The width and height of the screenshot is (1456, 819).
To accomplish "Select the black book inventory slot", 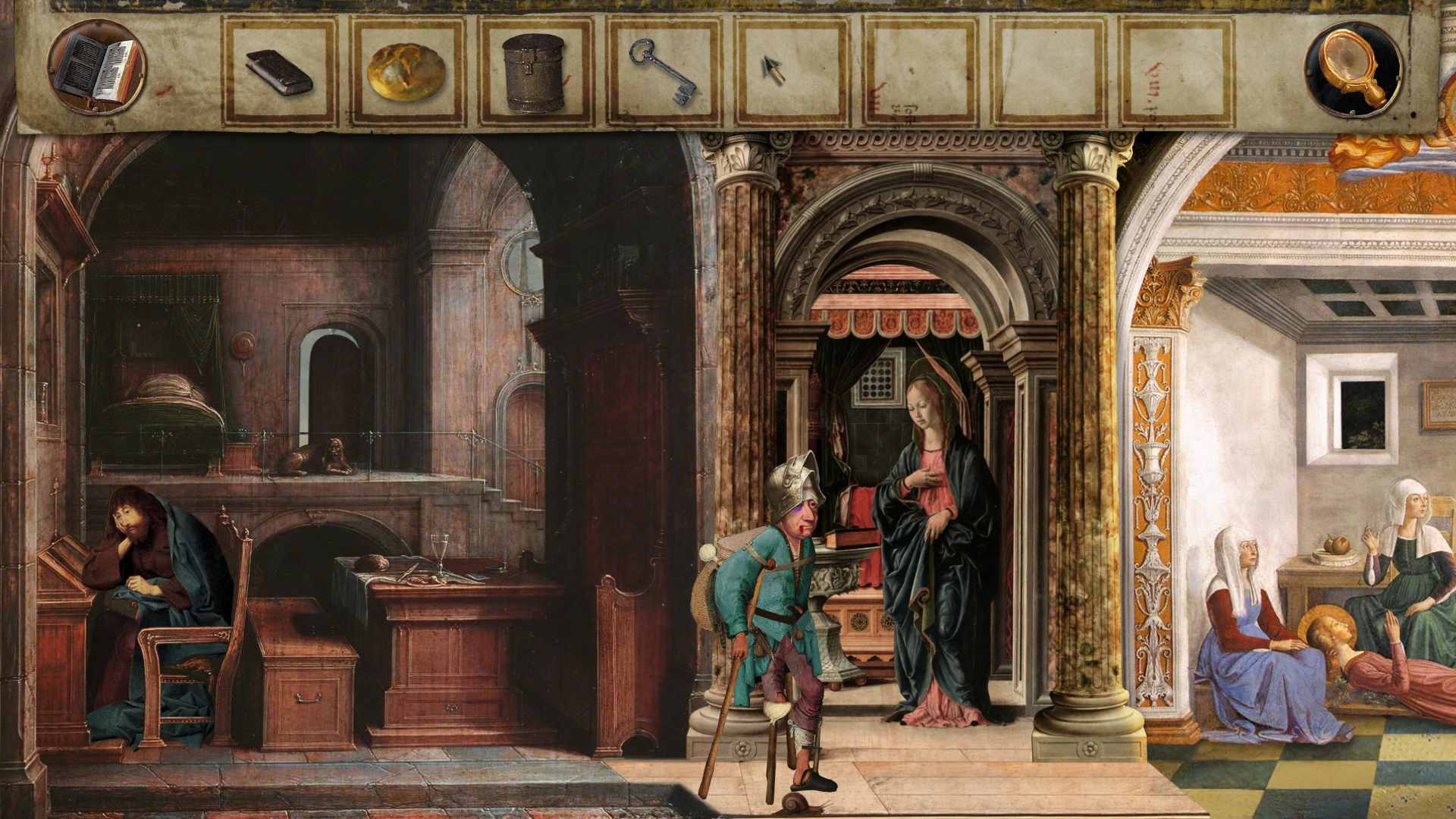I will point(279,72).
